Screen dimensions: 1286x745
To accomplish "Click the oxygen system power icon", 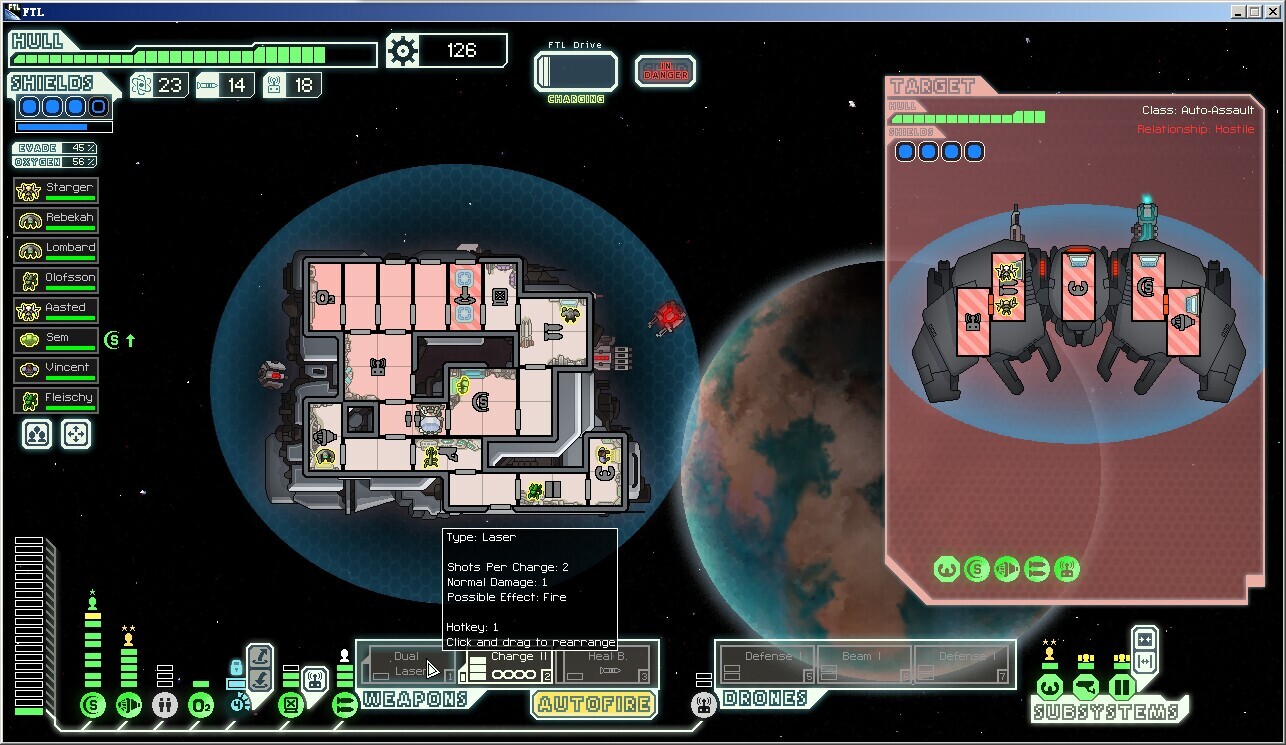I will pos(201,705).
